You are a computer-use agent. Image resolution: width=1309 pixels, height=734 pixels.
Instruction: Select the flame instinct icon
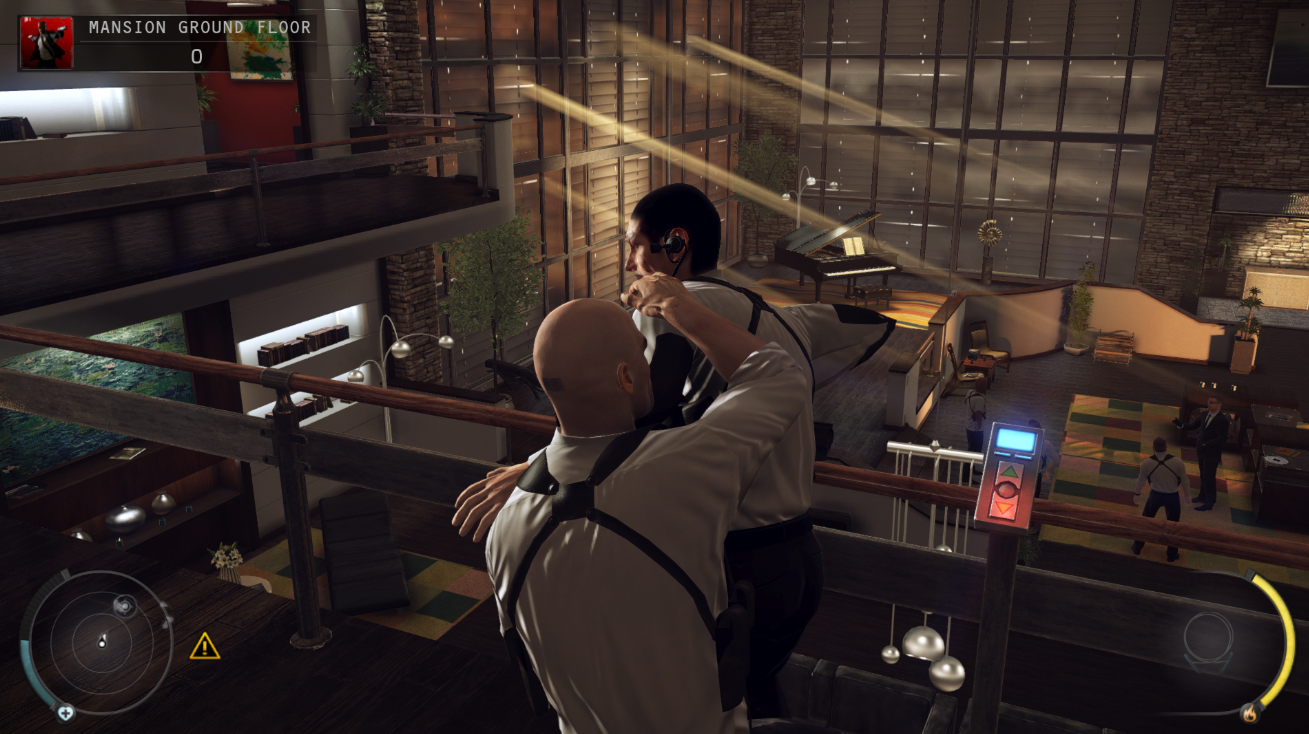pos(1251,714)
